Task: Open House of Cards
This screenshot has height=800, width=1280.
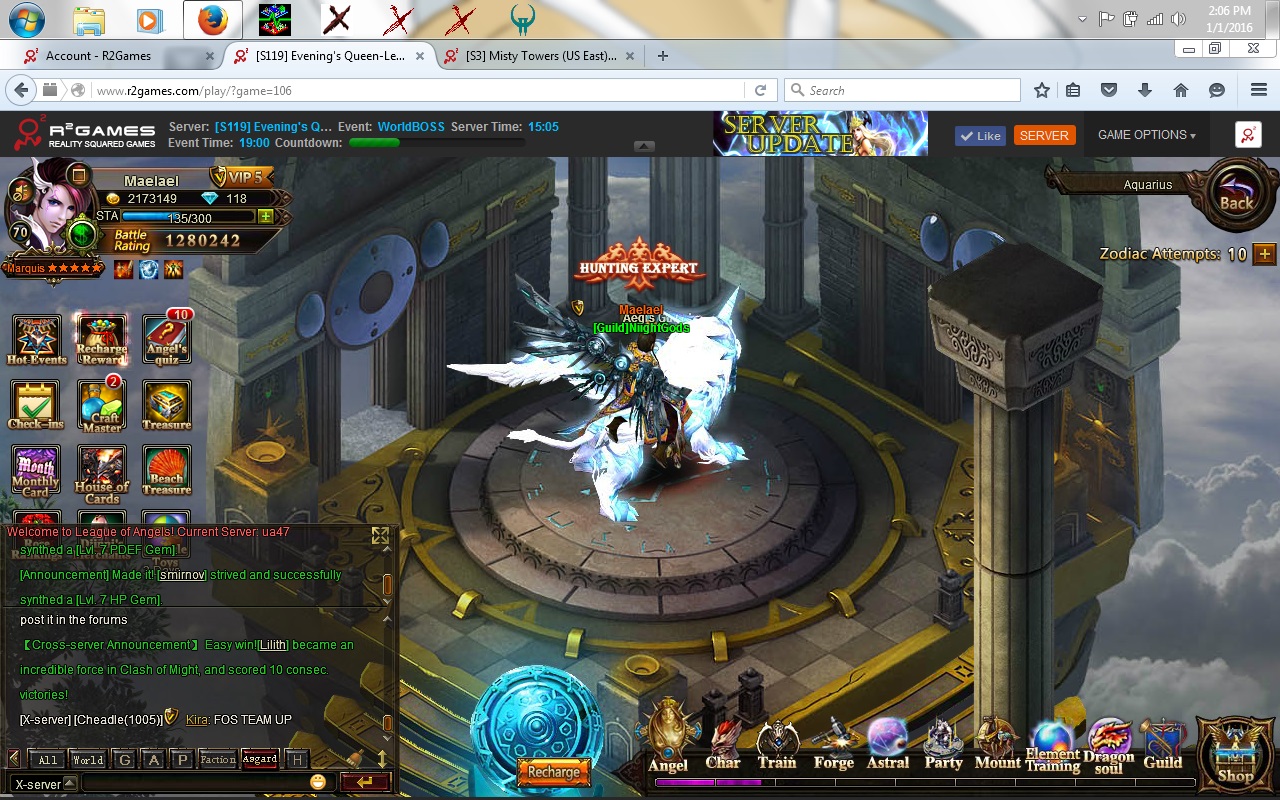Action: pyautogui.click(x=101, y=469)
